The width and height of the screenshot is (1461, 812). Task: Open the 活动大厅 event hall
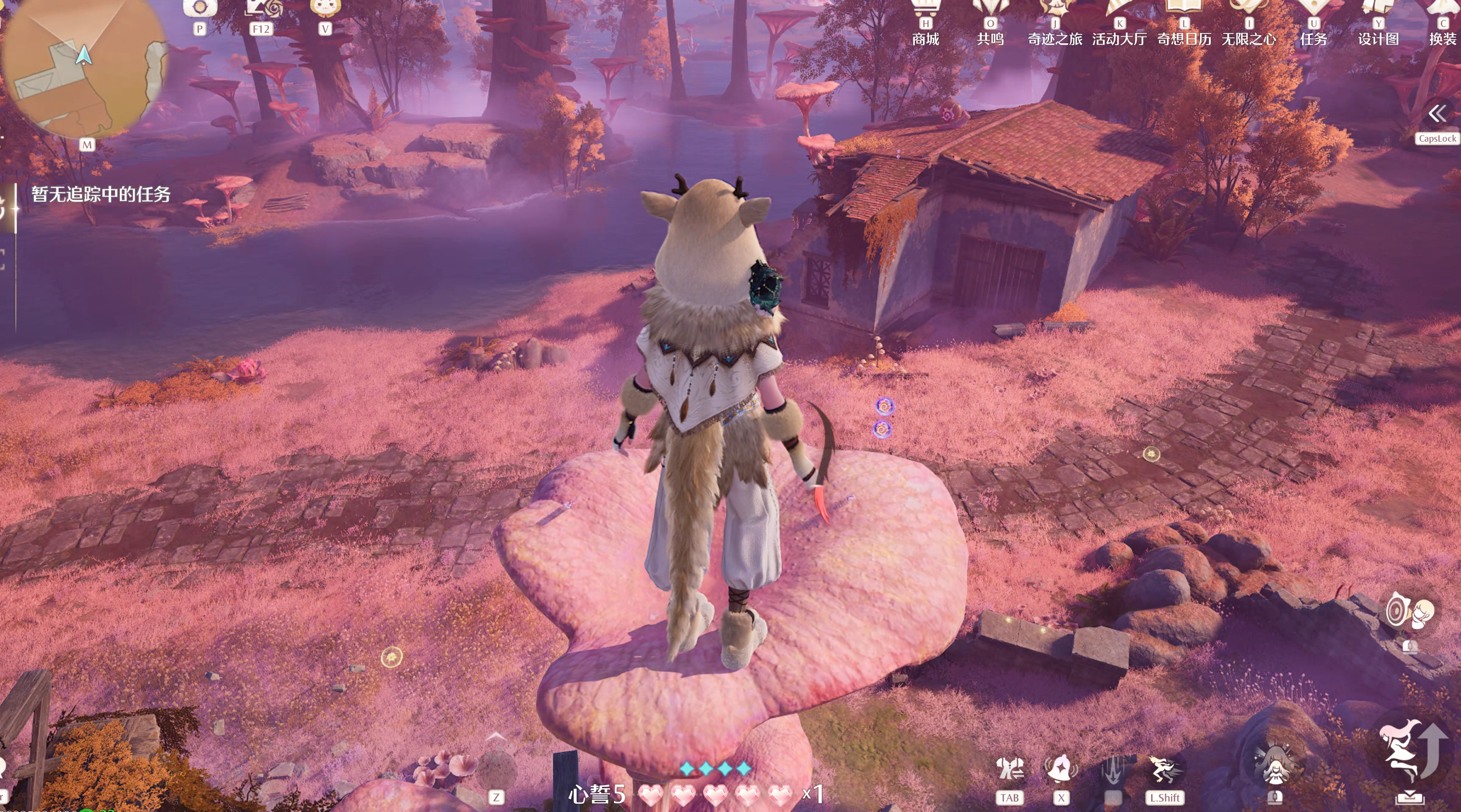click(x=1120, y=23)
